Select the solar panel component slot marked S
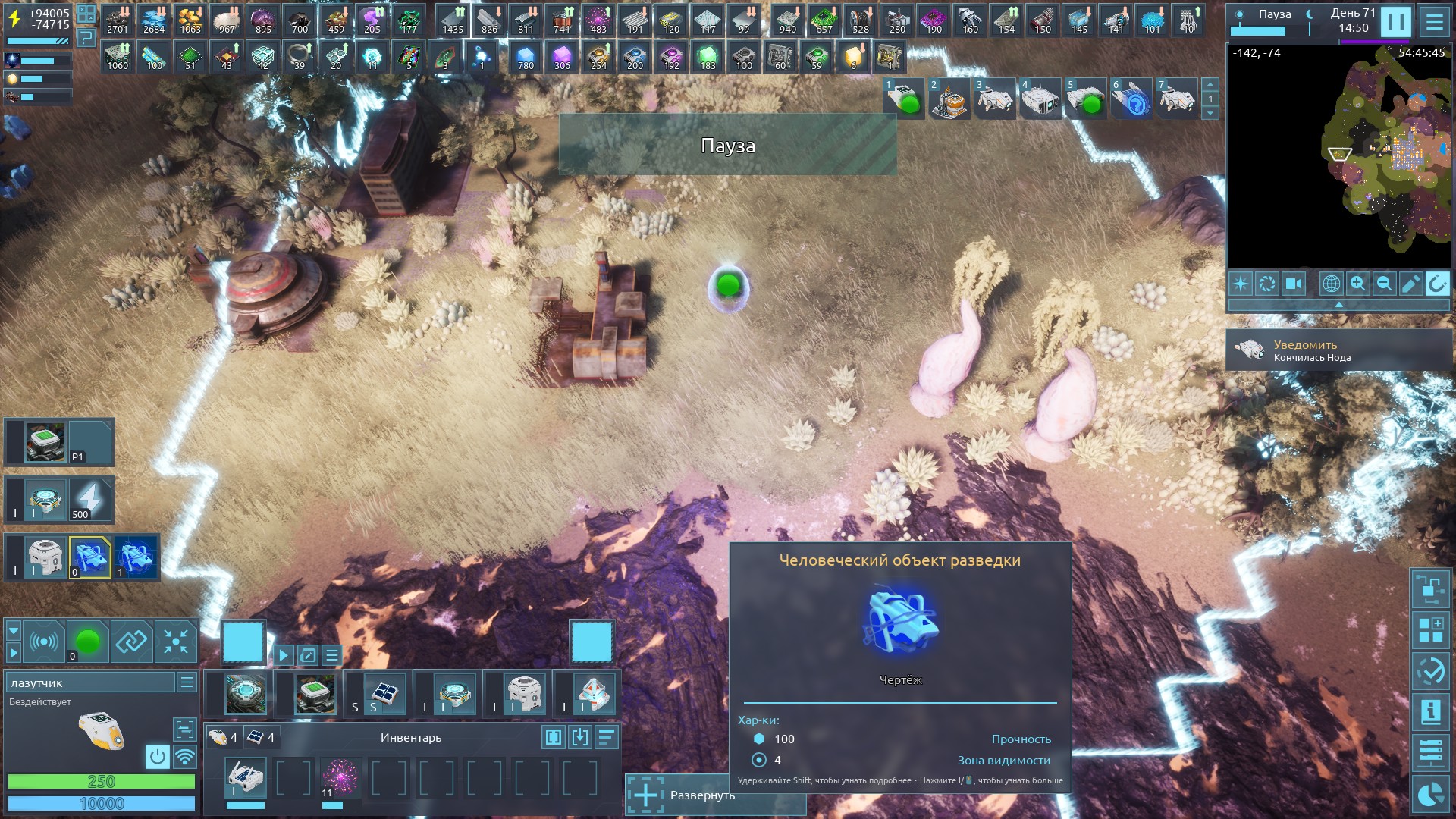 coord(383,694)
